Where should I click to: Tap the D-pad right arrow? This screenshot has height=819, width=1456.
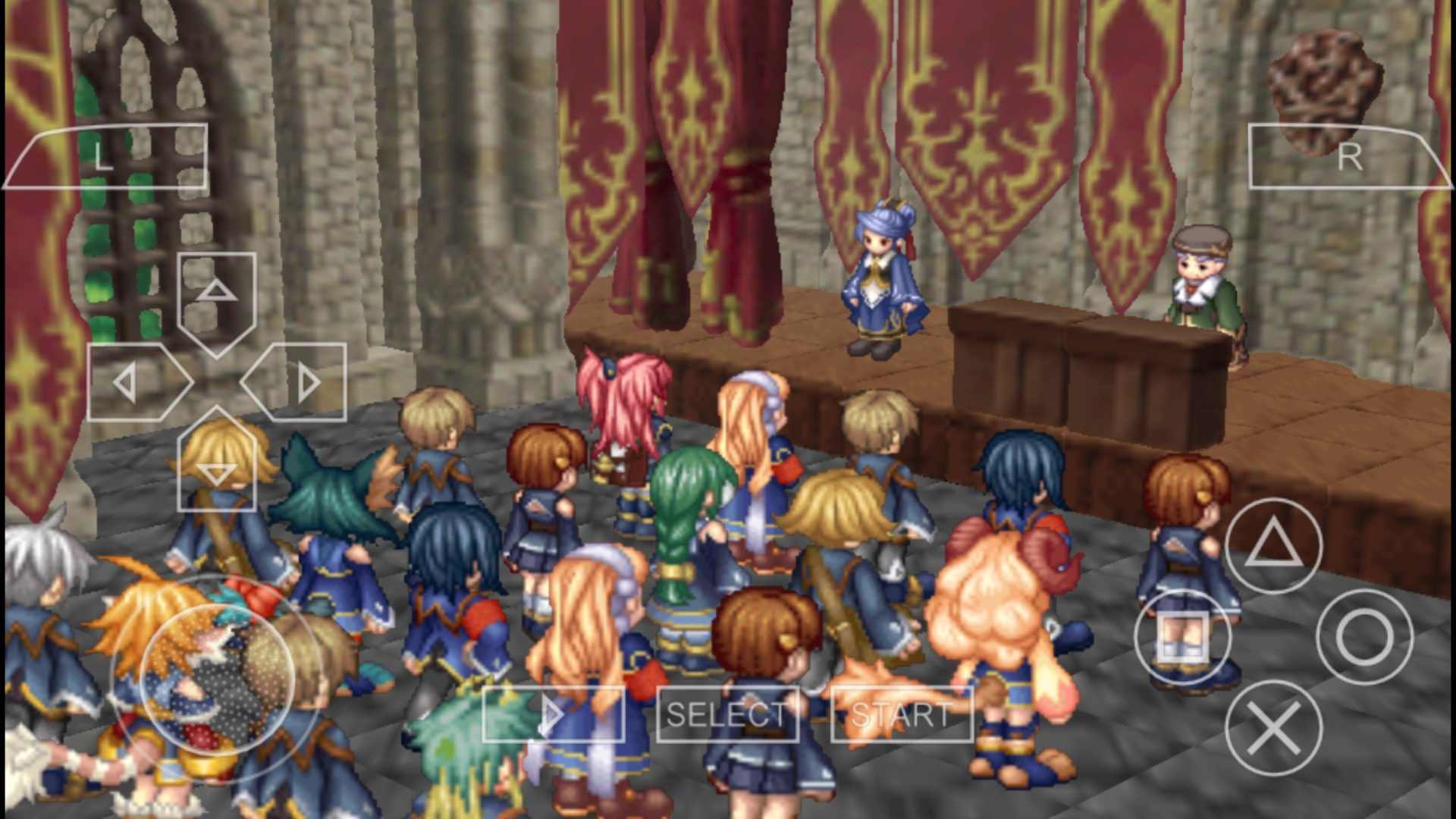[297, 382]
